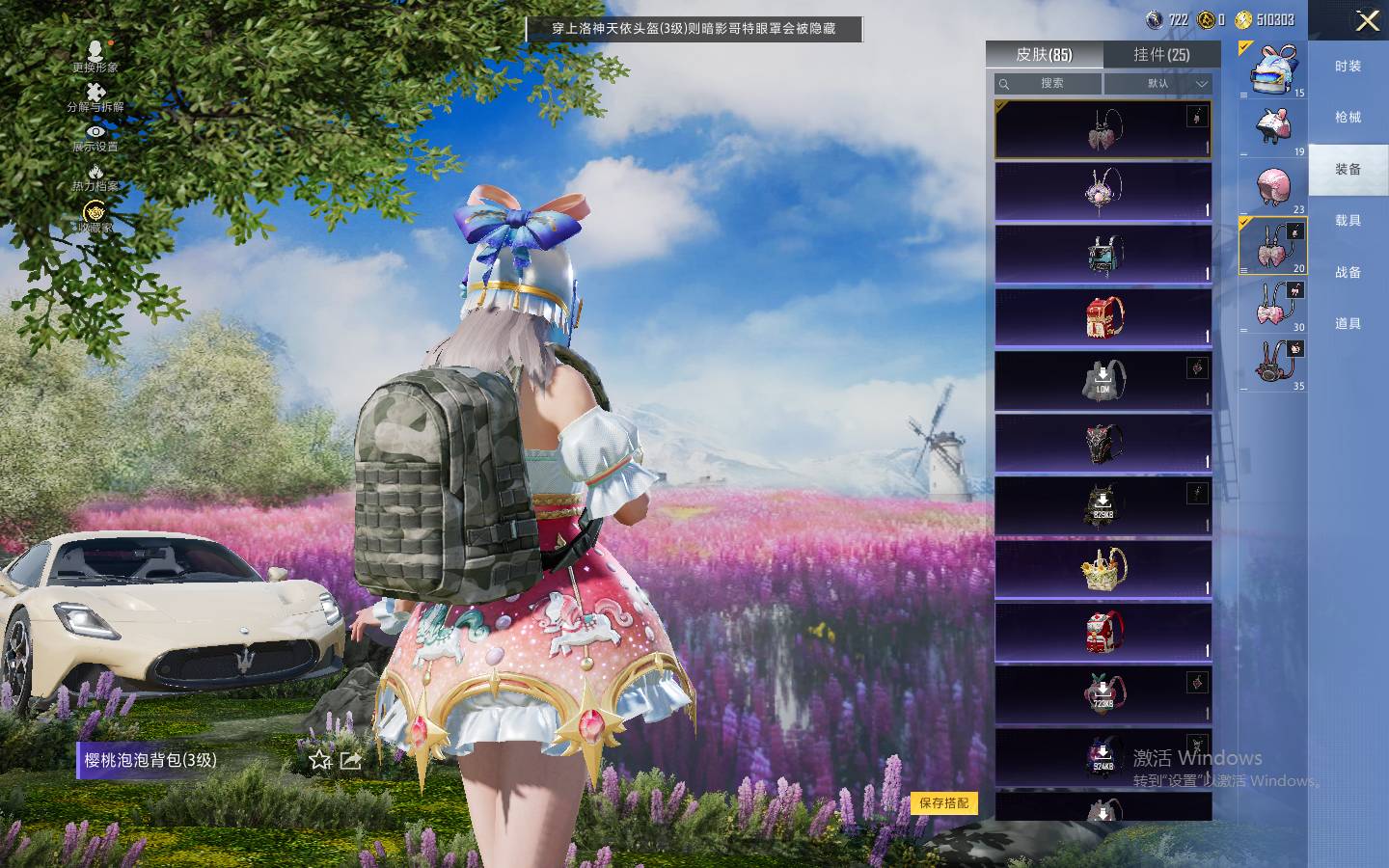Show the 道具 items category
Image resolution: width=1389 pixels, height=868 pixels.
pyautogui.click(x=1348, y=324)
